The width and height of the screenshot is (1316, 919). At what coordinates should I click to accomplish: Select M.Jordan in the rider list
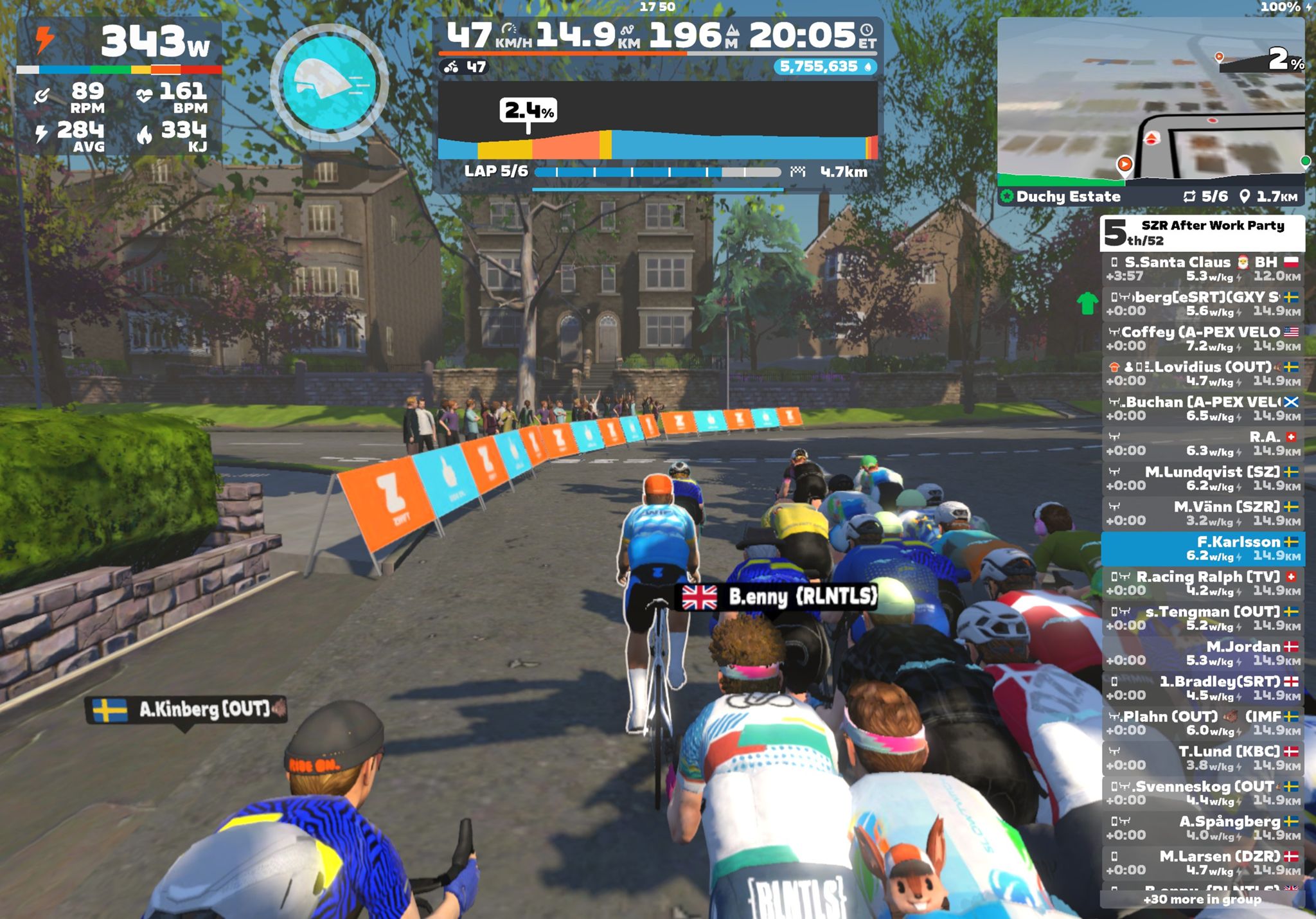point(1202,653)
